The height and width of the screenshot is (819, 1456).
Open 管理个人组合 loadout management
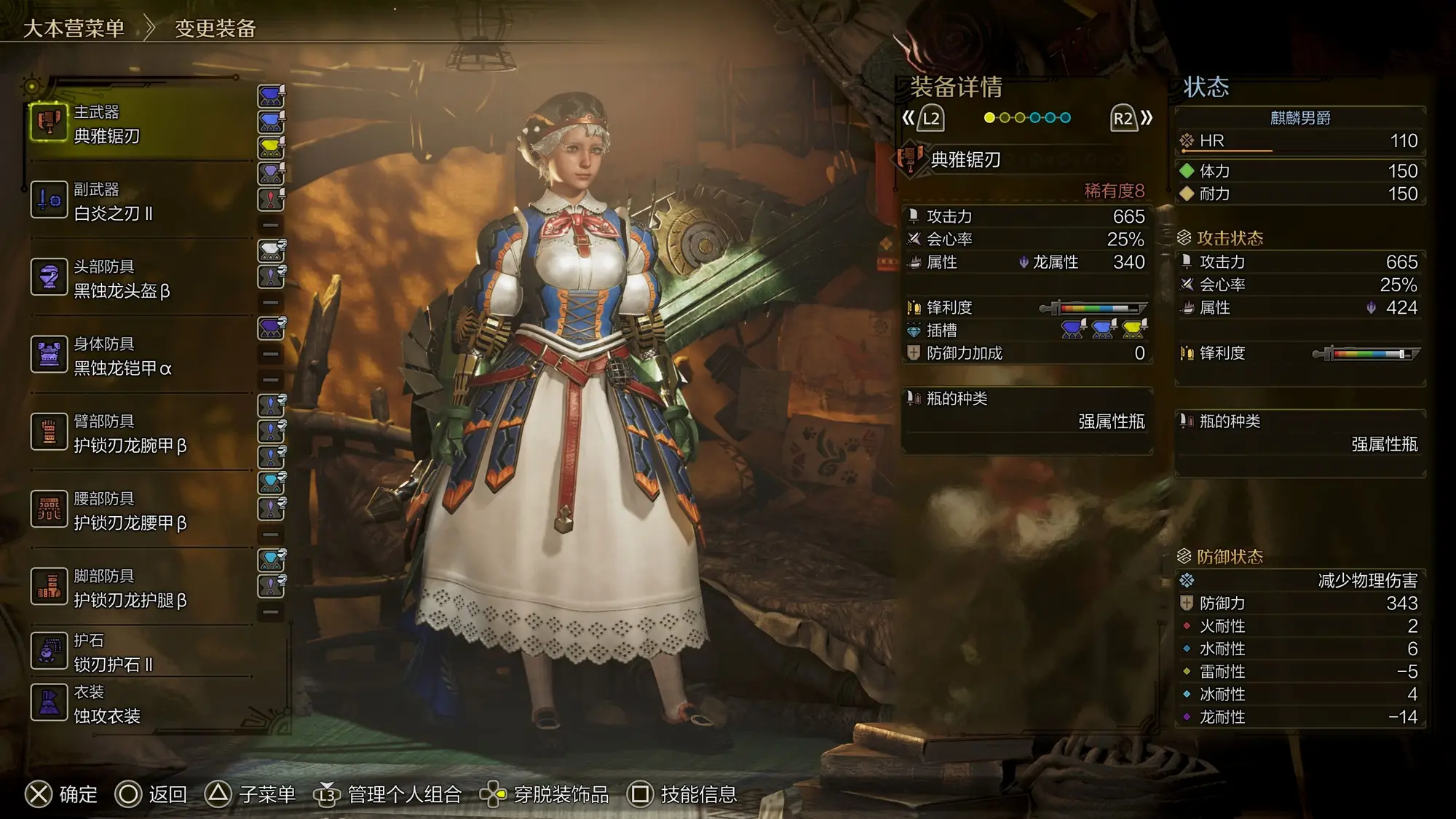point(388,794)
